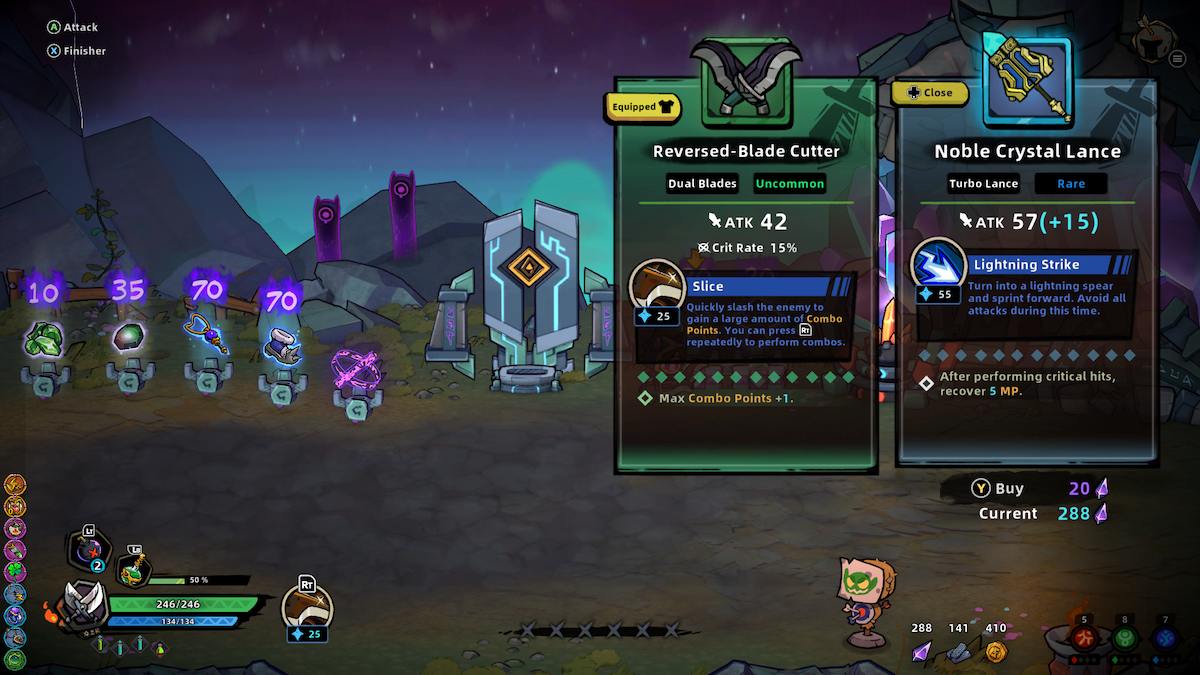The width and height of the screenshot is (1200, 675).
Task: Click the purple crystal currency icon
Action: [x=921, y=652]
